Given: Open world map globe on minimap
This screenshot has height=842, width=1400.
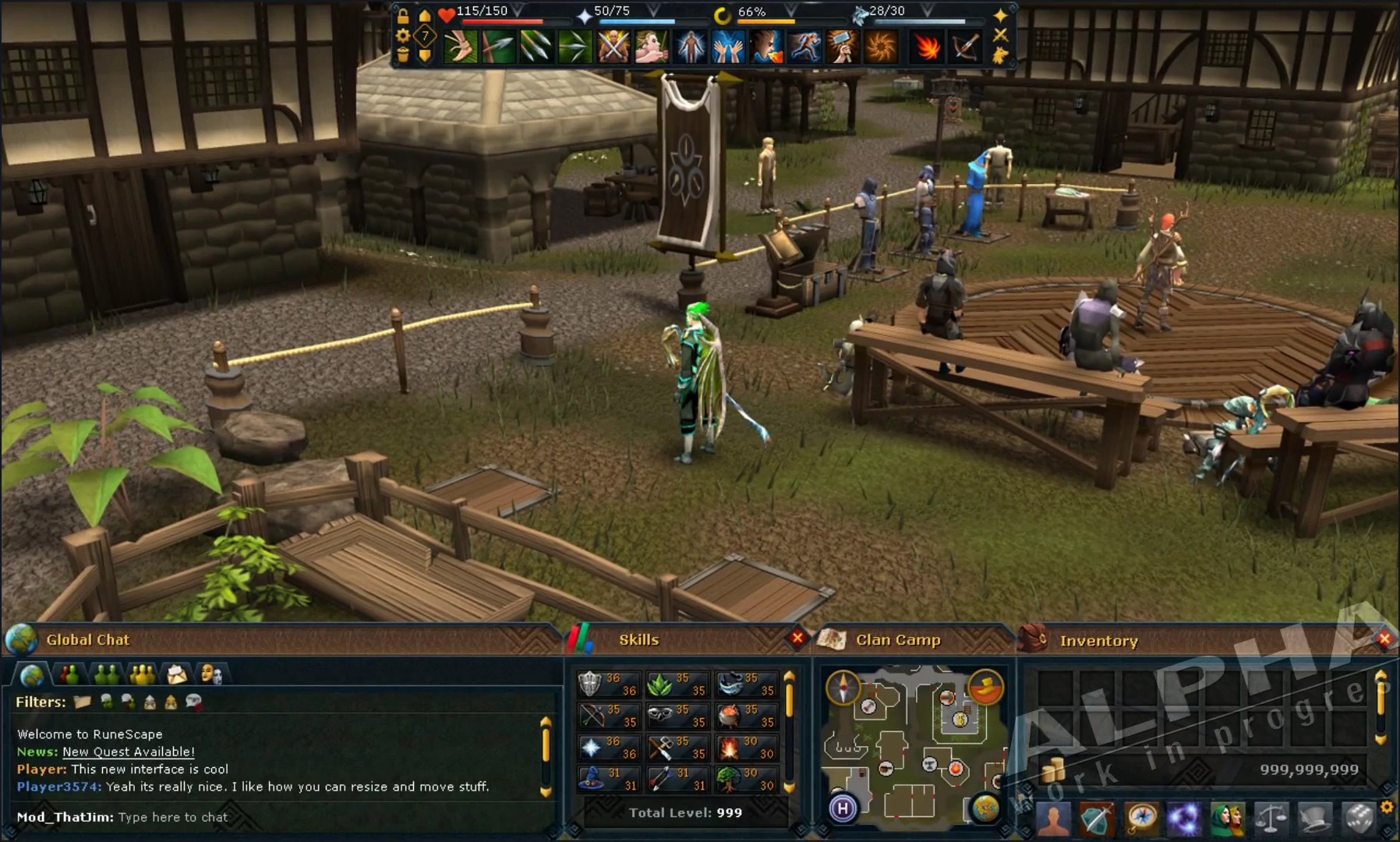Looking at the screenshot, I should [x=985, y=808].
